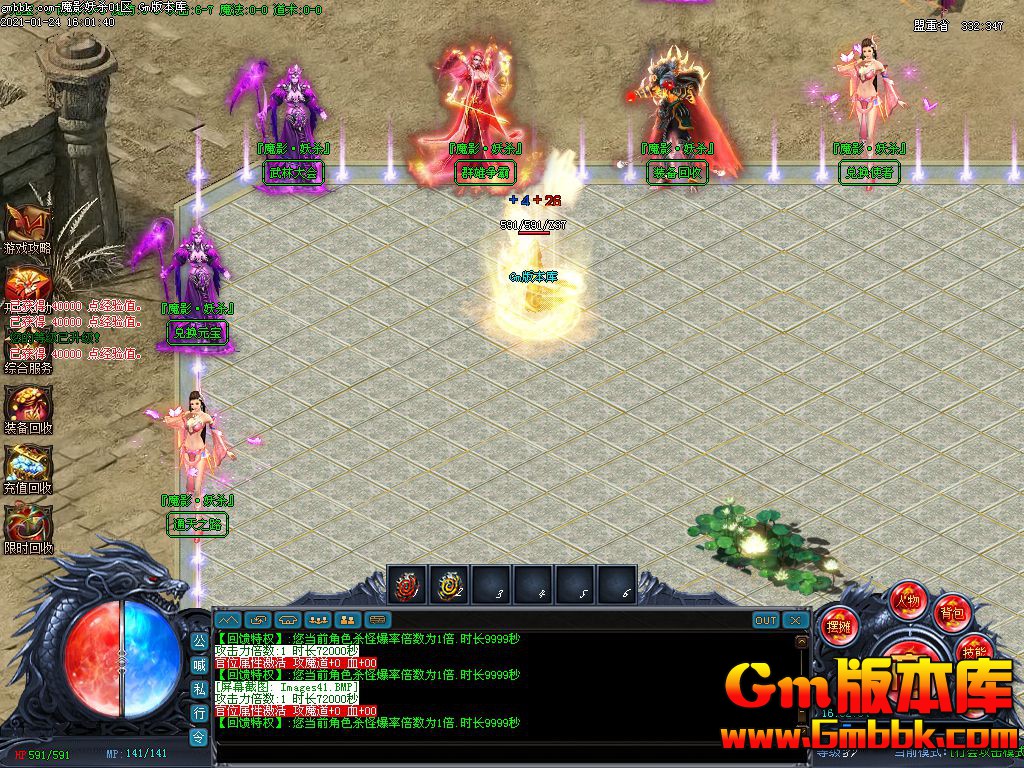This screenshot has width=1024, height=768.
Task: Open the 装备回收 equipment recycle icon
Action: (x=25, y=404)
